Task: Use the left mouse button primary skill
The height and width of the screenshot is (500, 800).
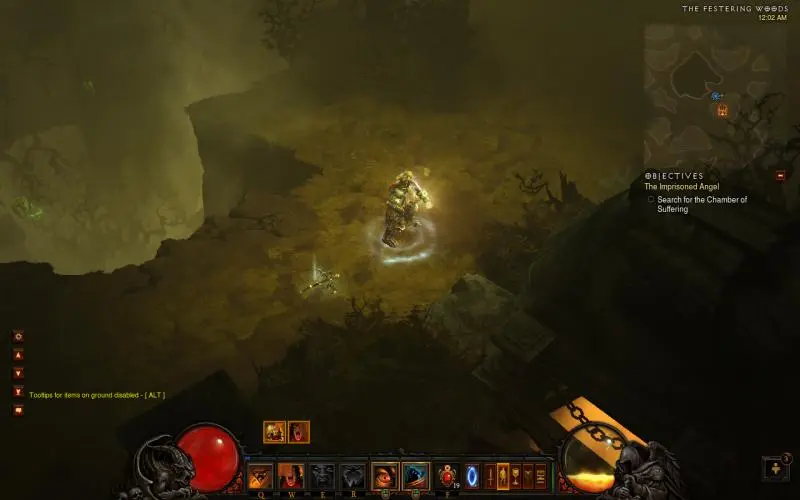Action: tap(385, 476)
